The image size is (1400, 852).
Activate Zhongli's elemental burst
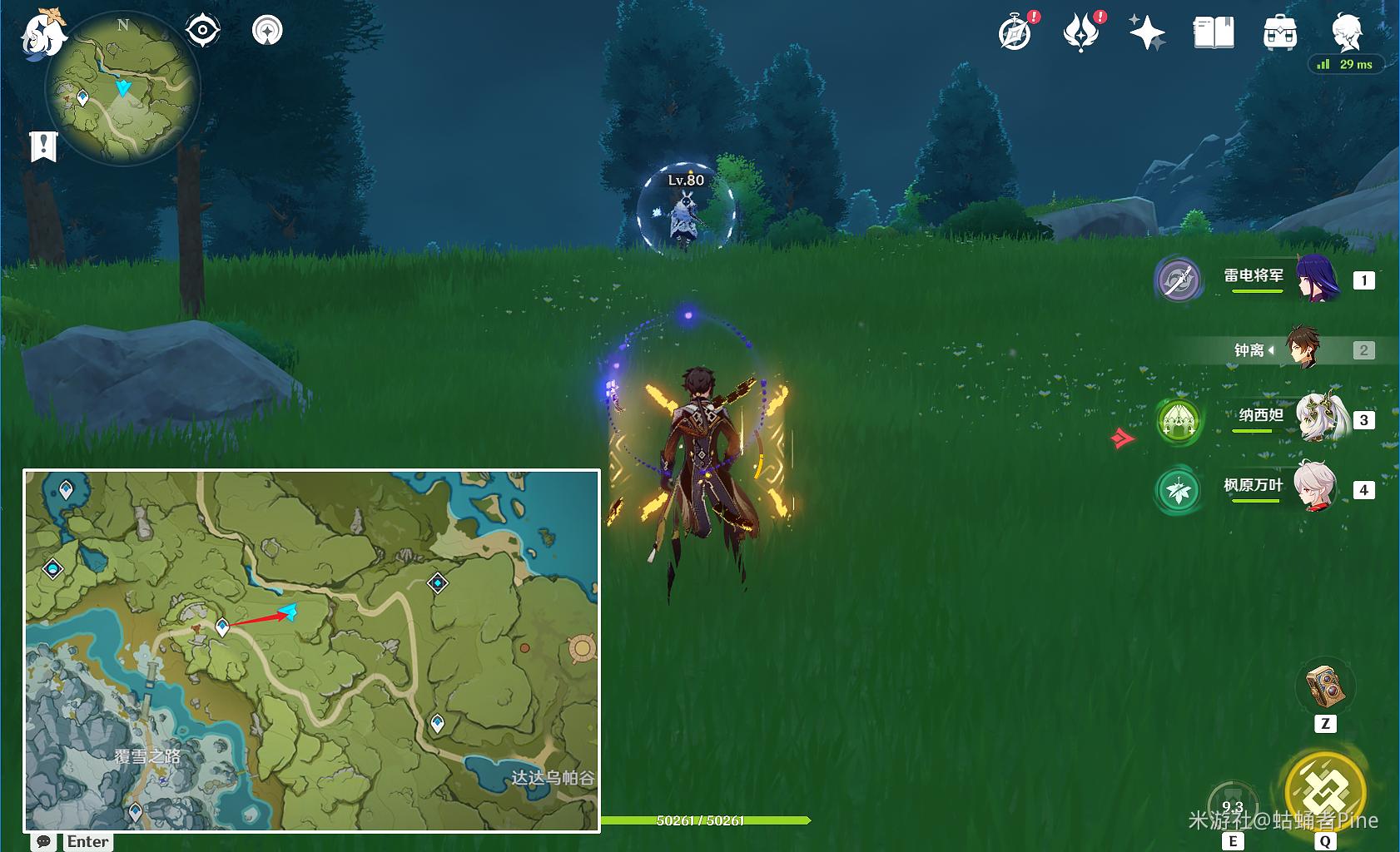coord(1325,790)
